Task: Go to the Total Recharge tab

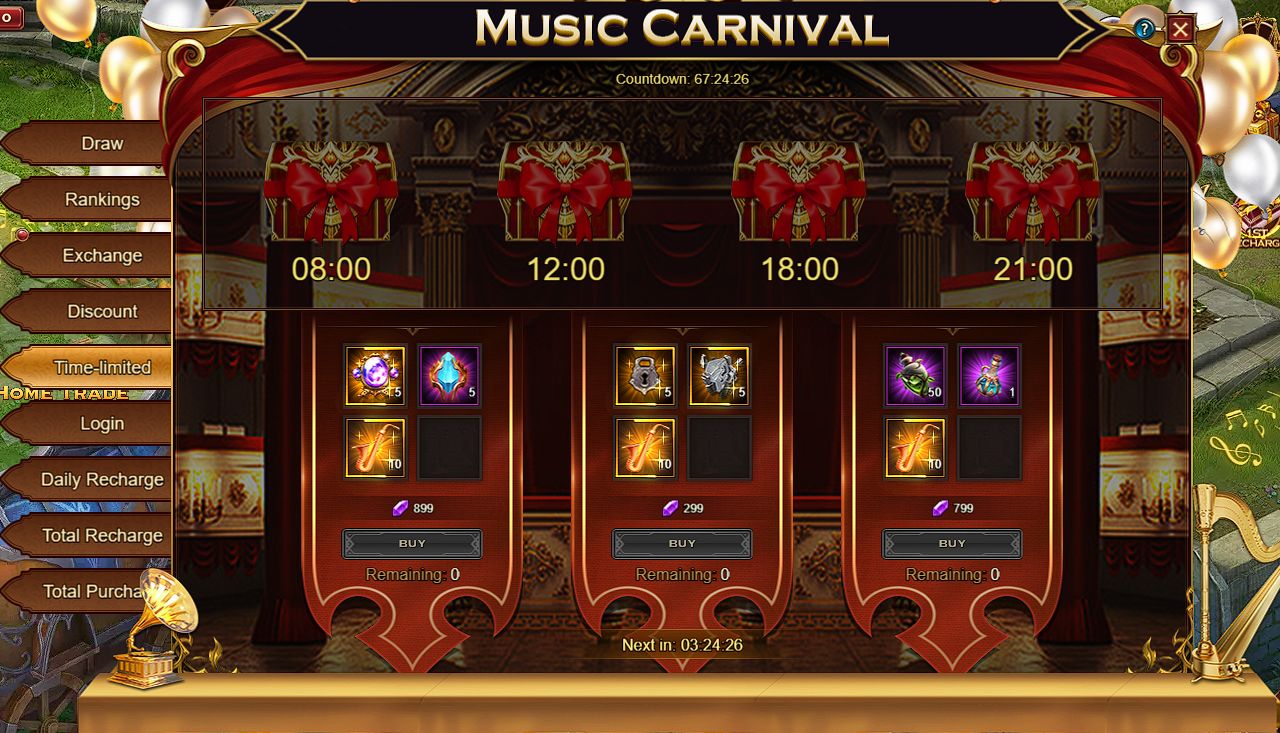Action: coord(101,536)
